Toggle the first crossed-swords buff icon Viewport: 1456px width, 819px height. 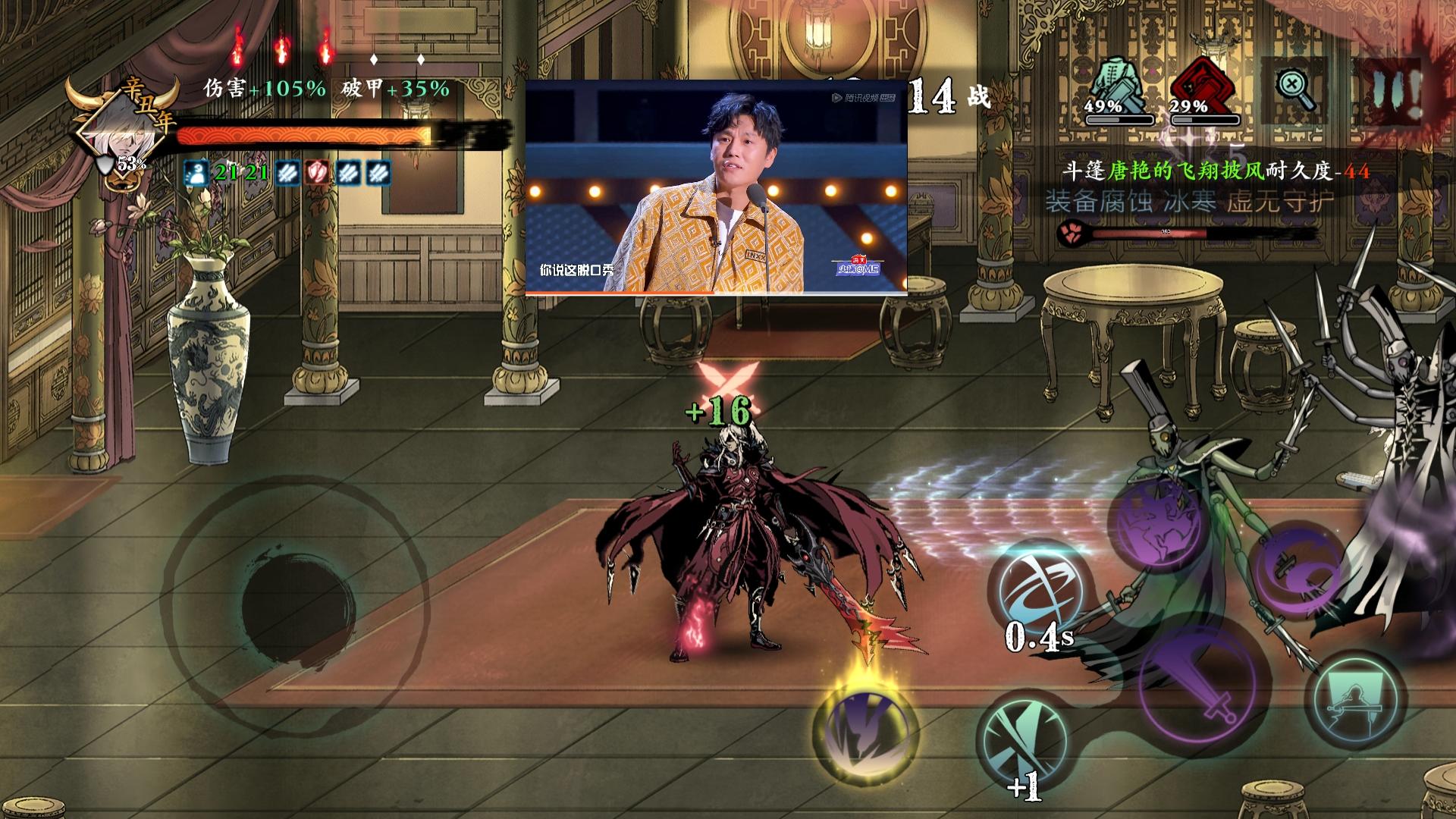coord(287,174)
